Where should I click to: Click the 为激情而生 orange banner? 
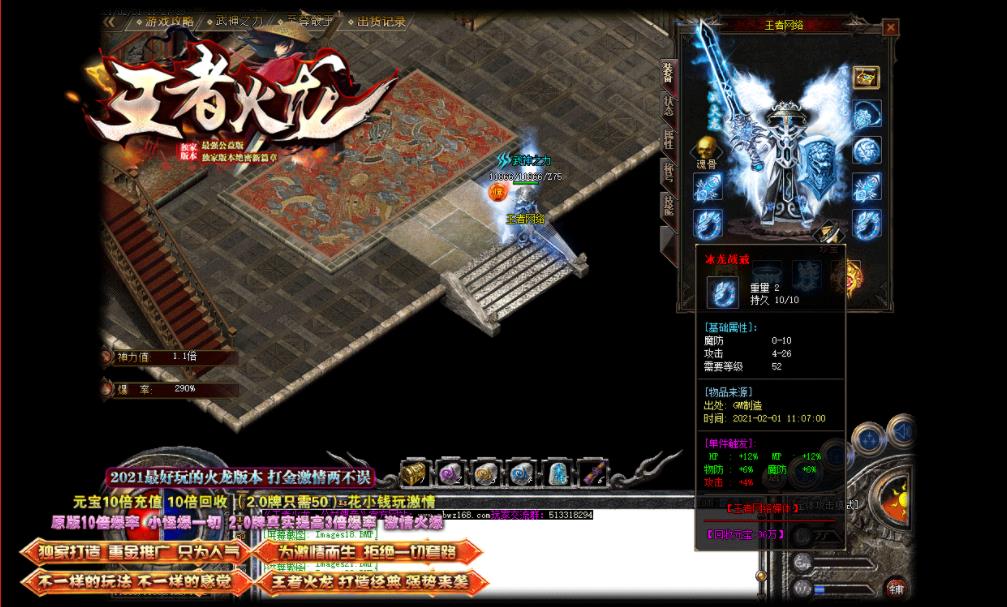[367, 552]
